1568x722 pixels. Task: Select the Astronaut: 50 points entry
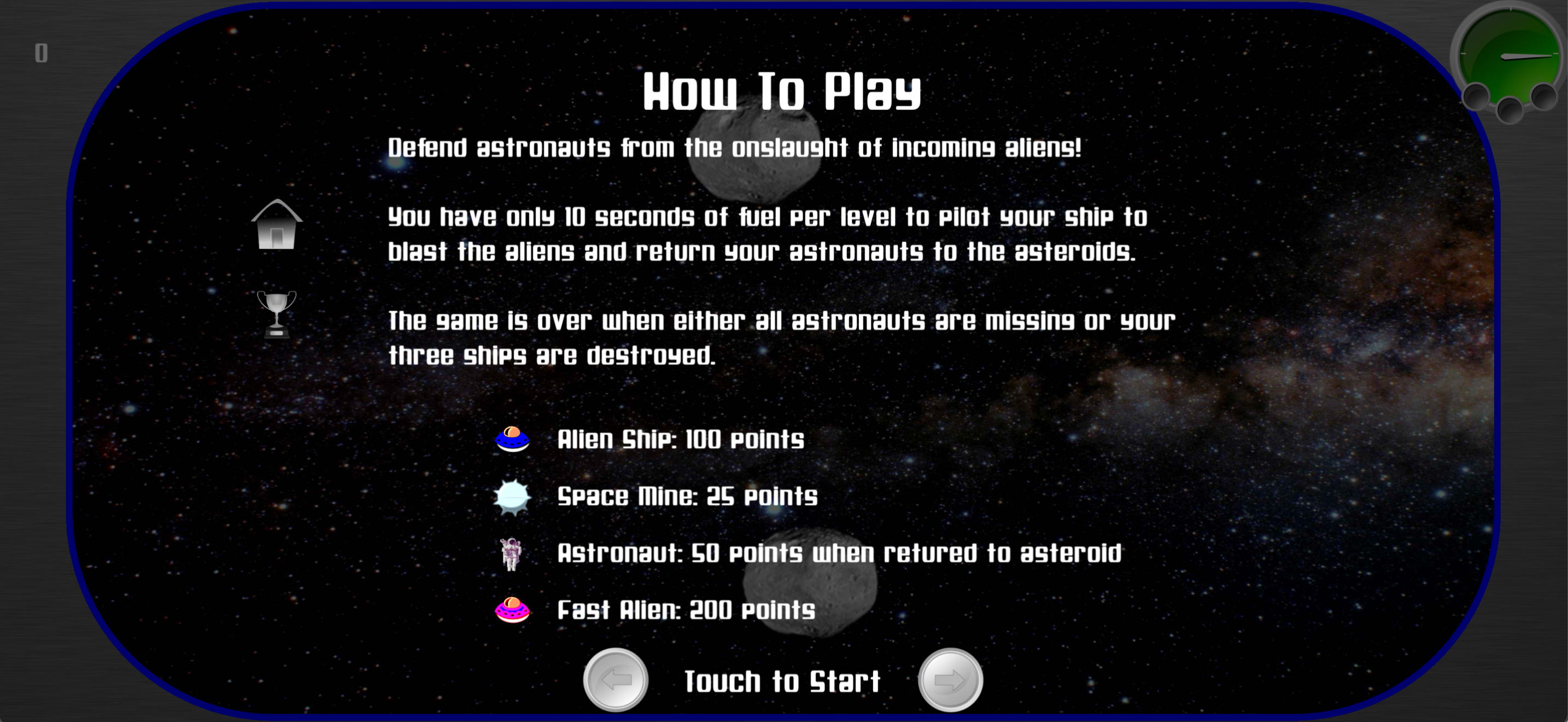pos(840,553)
